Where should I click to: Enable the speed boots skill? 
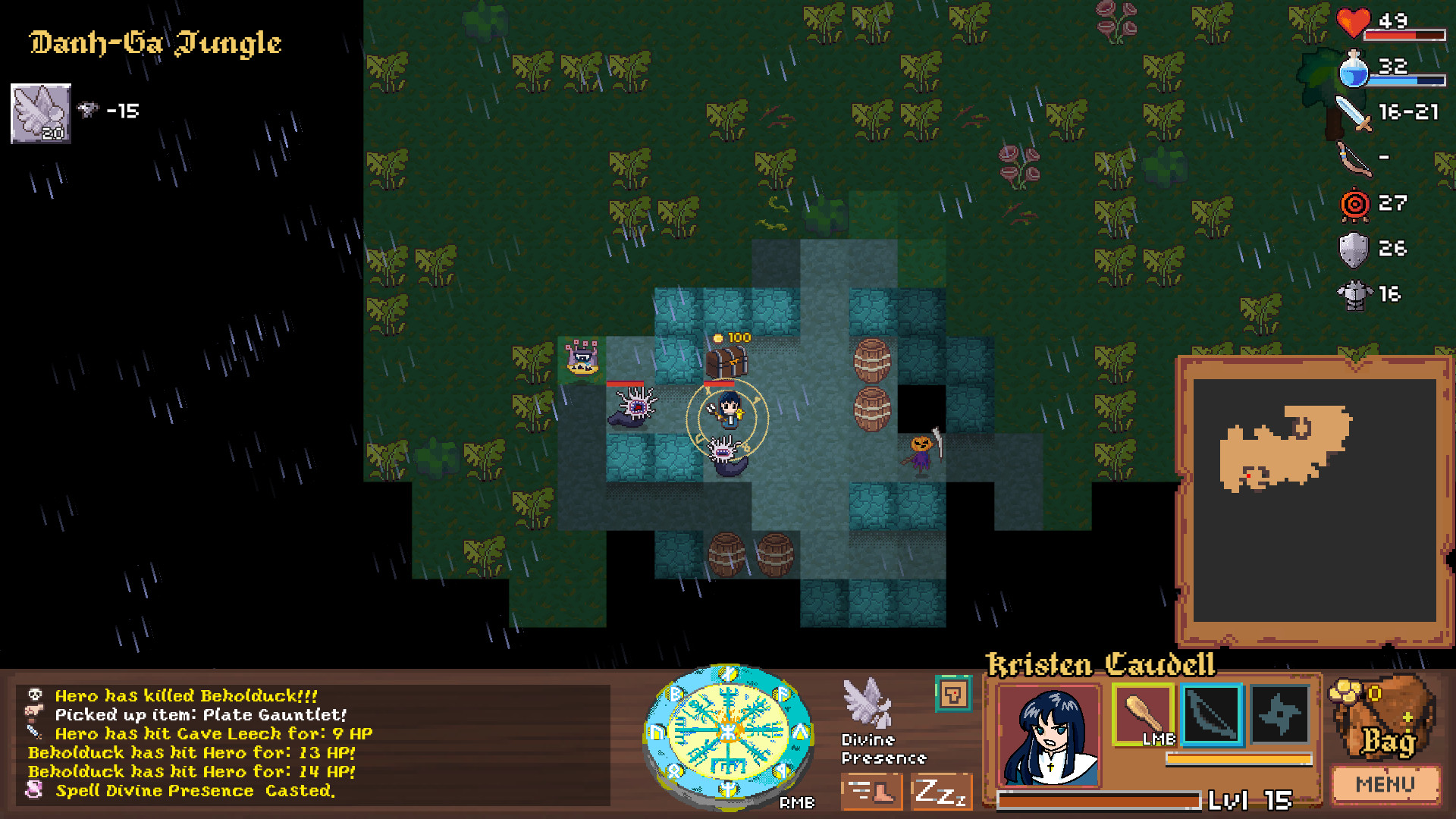(871, 791)
